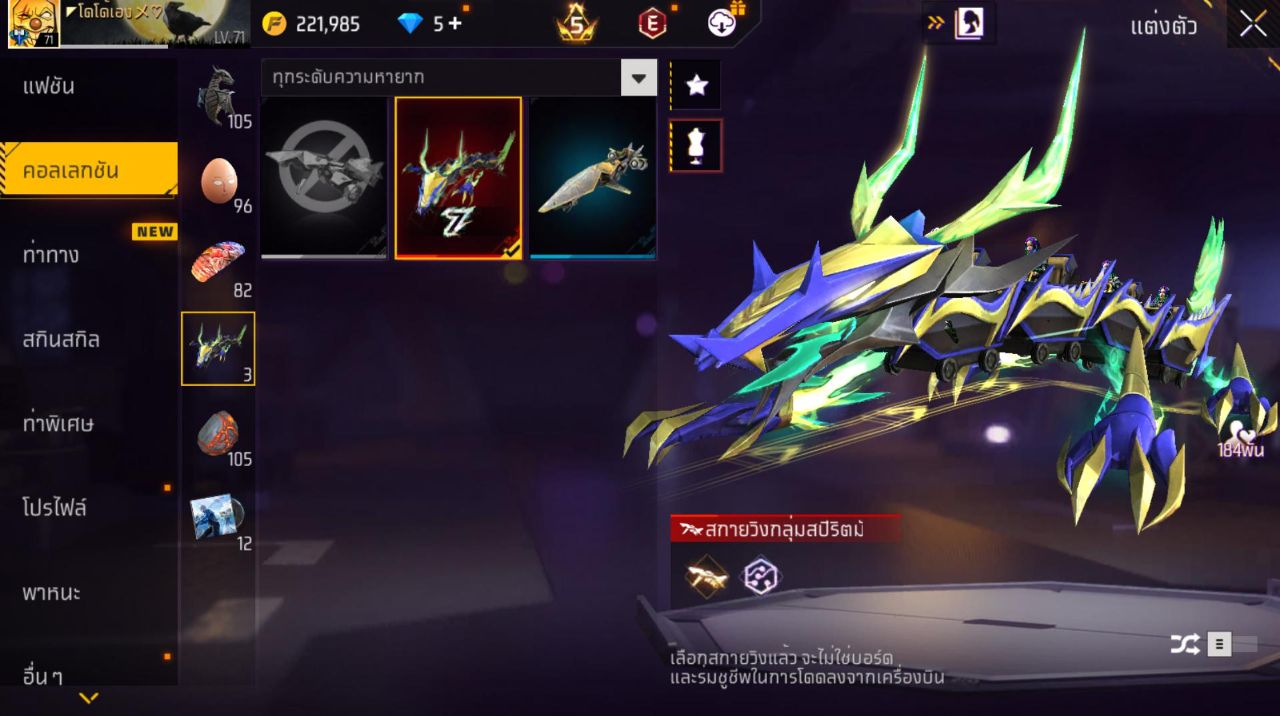The width and height of the screenshot is (1280, 716).
Task: Toggle the mannequin preview button
Action: click(x=696, y=146)
